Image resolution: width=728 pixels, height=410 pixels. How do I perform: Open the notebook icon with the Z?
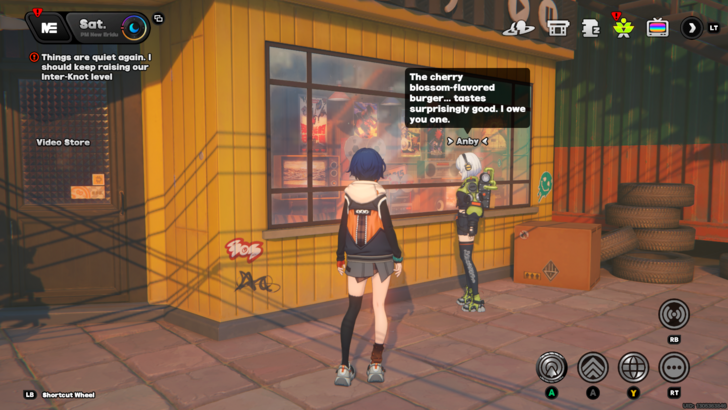pos(590,28)
